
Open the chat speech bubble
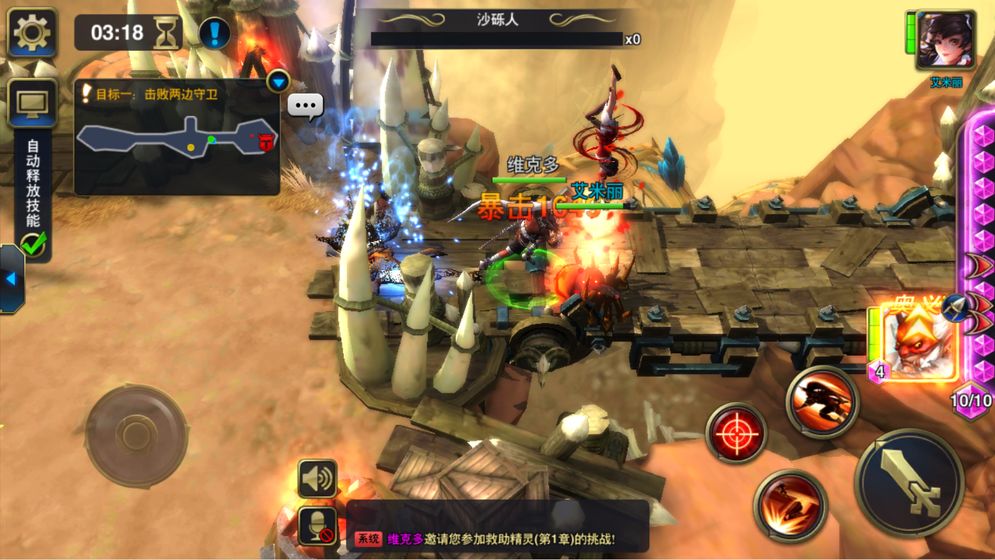coord(305,105)
